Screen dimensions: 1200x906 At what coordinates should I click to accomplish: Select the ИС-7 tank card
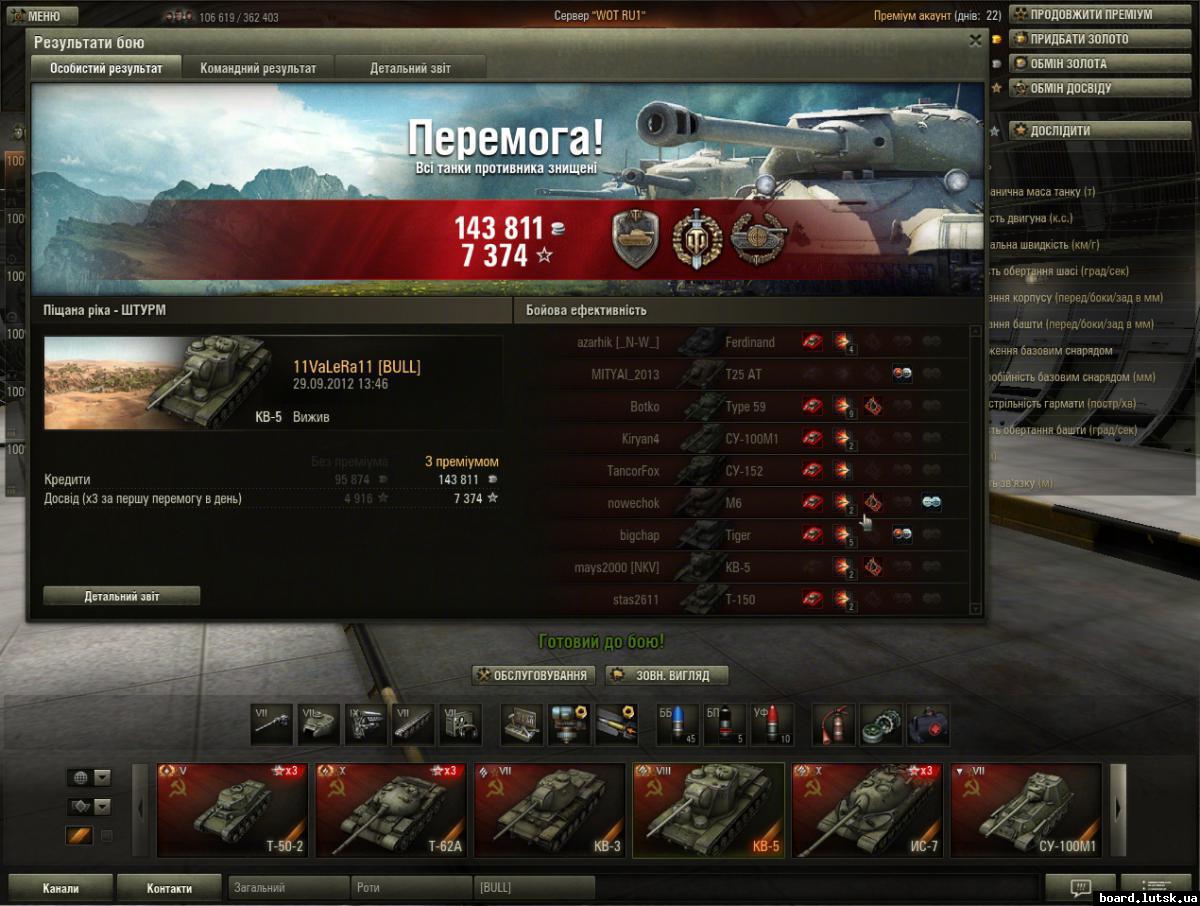point(867,809)
